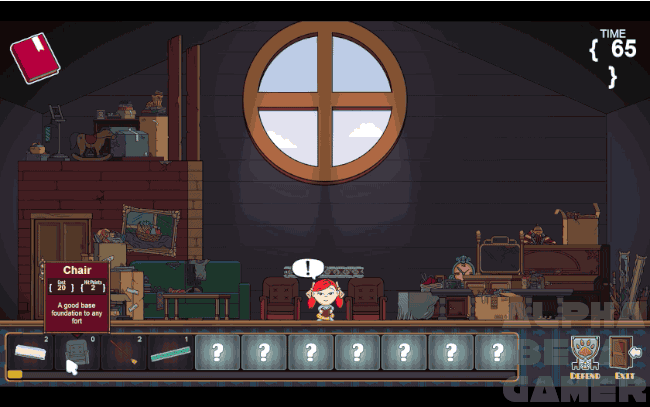Open the red book icon
This screenshot has width=650, height=407.
tap(35, 58)
